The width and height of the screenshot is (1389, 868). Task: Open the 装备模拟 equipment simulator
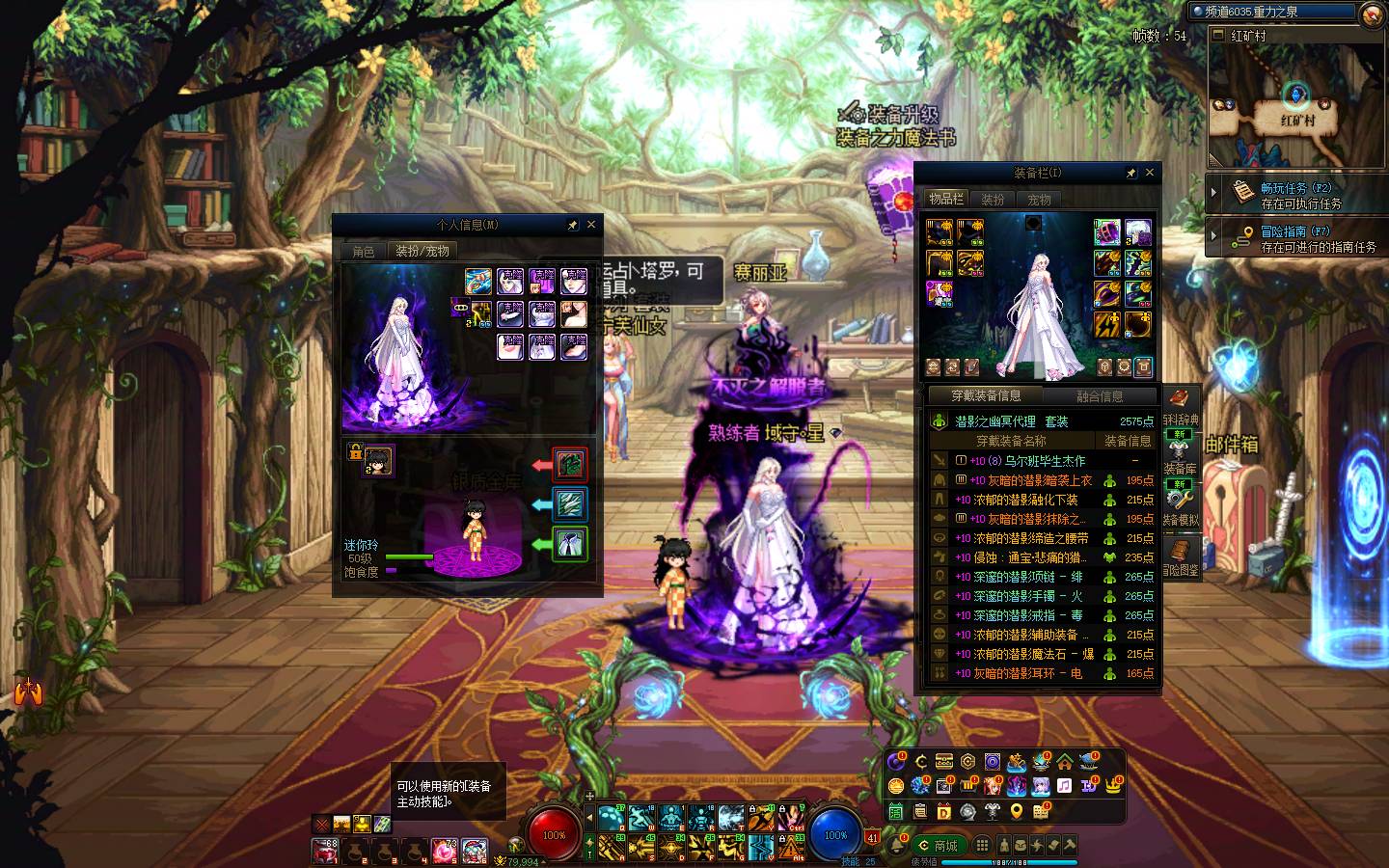(1180, 504)
